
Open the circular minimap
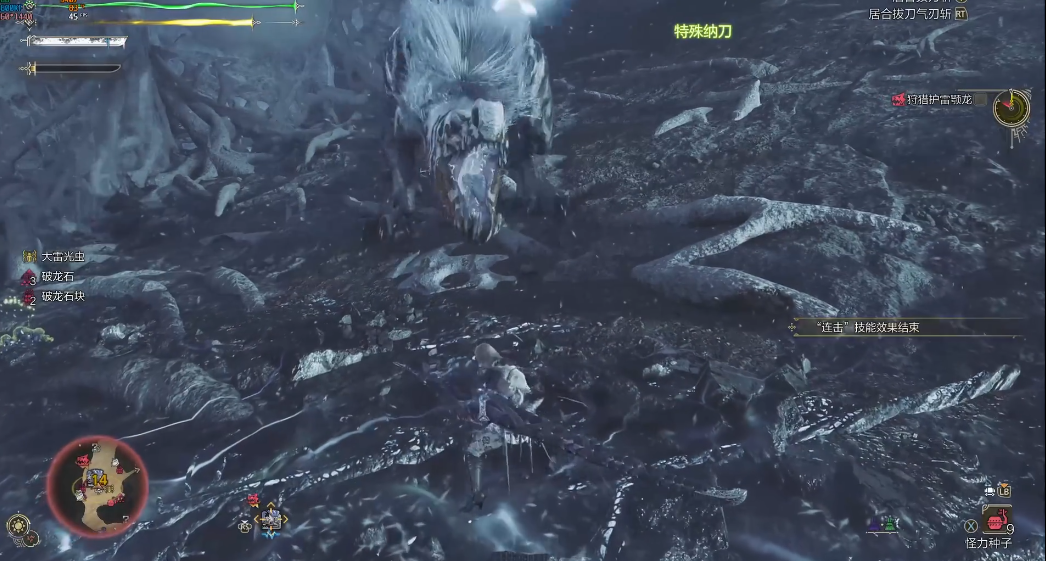(x=97, y=487)
